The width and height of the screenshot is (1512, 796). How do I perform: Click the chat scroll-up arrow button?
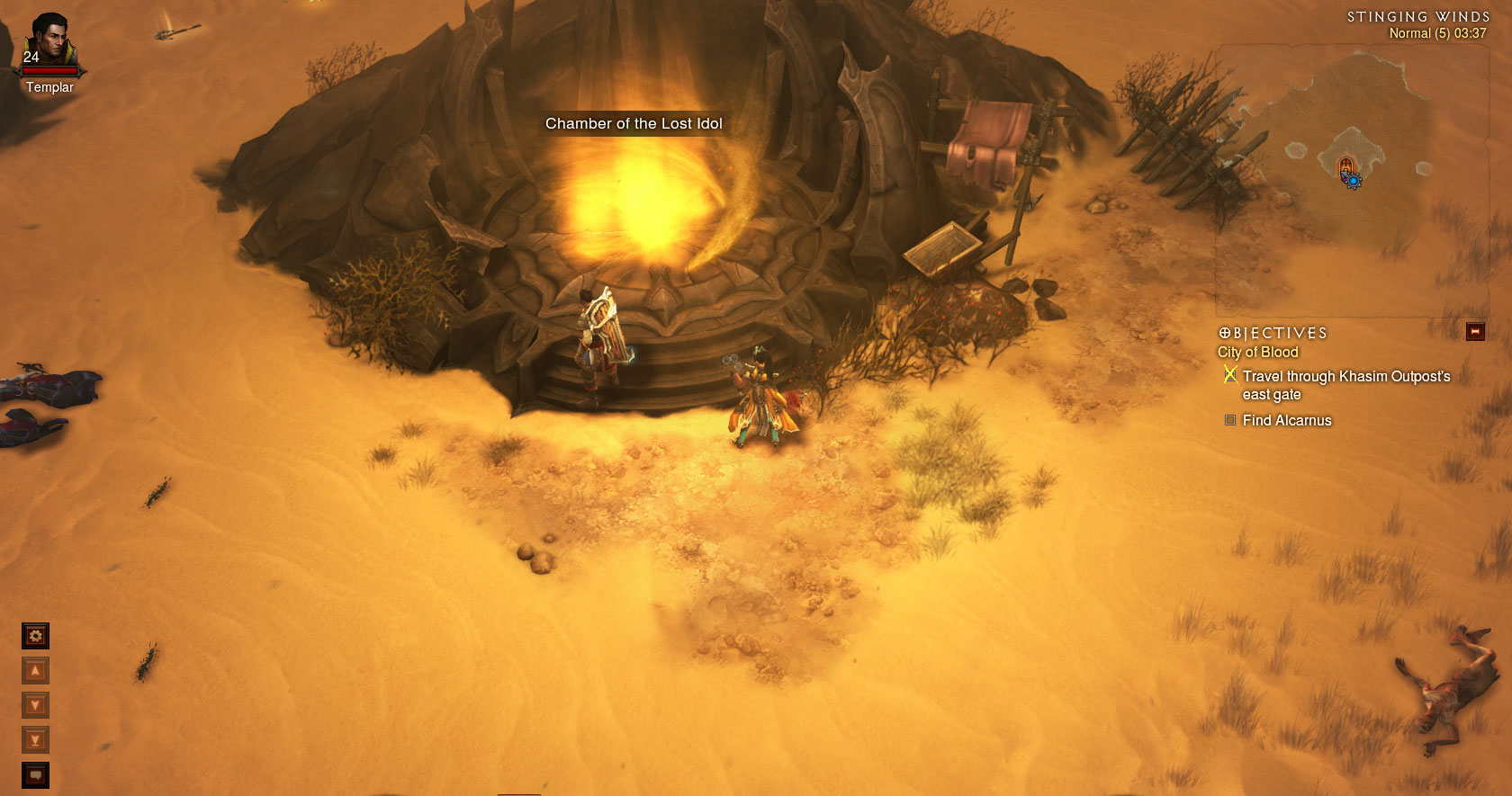(x=35, y=671)
